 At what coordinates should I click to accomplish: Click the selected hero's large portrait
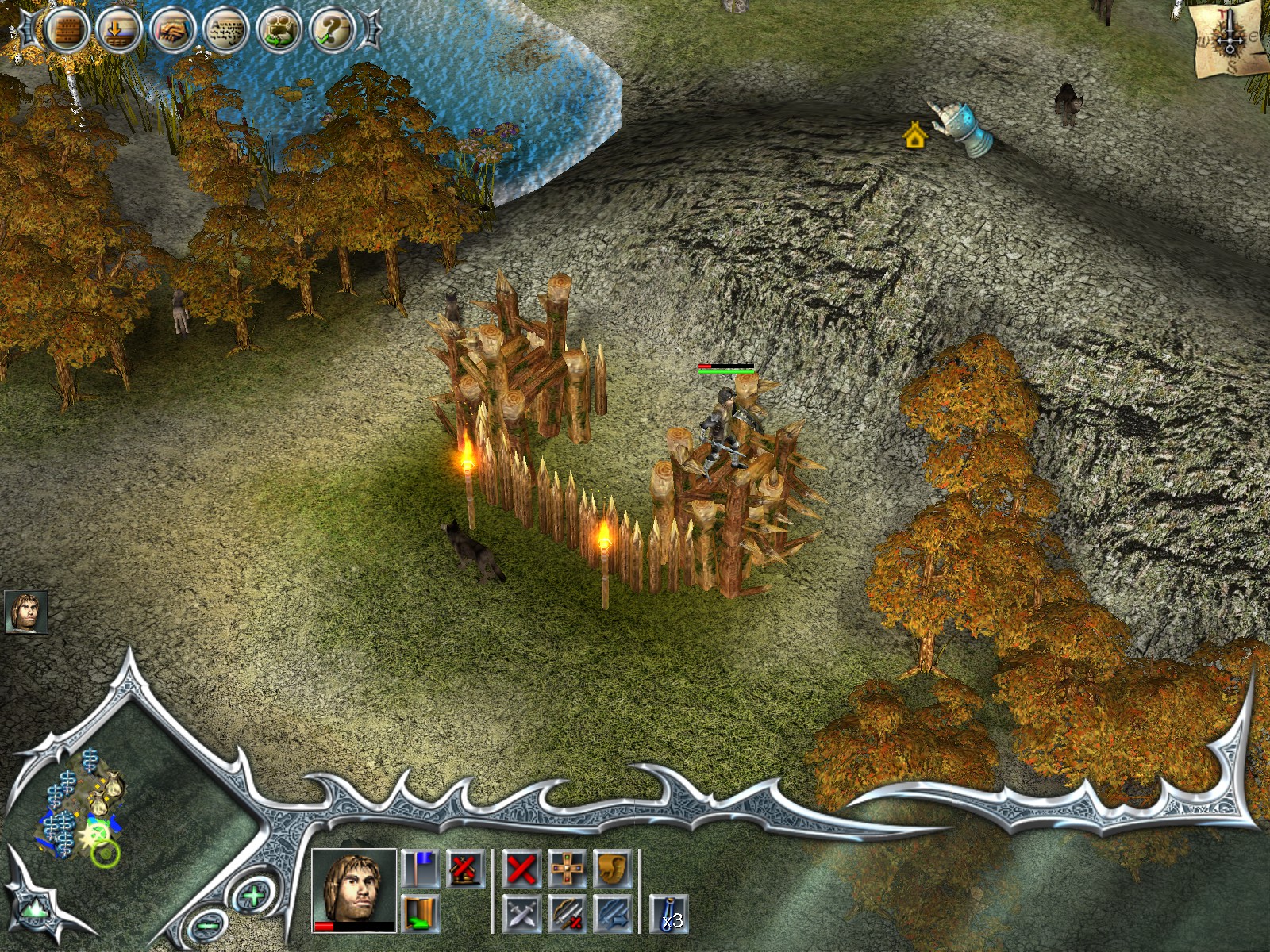pyautogui.click(x=354, y=889)
